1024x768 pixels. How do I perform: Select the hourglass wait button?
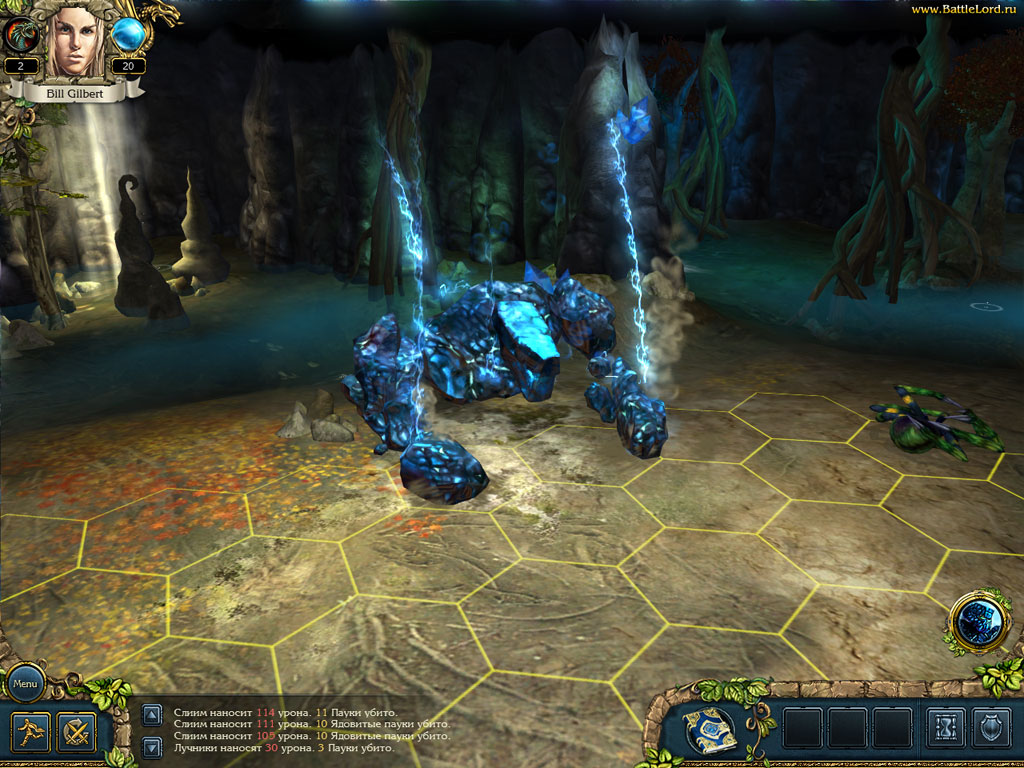[945, 728]
